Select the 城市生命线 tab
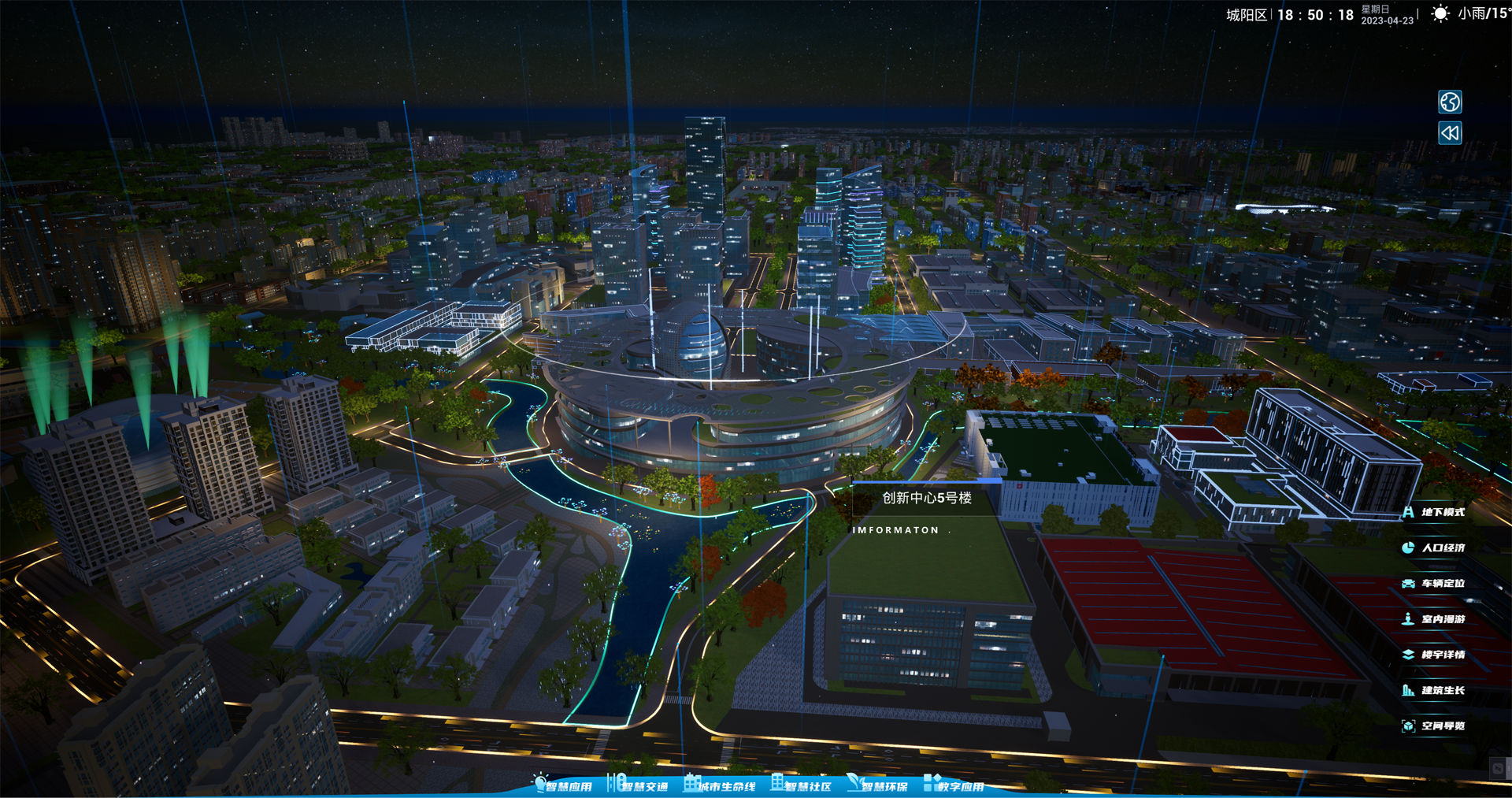 point(721,785)
